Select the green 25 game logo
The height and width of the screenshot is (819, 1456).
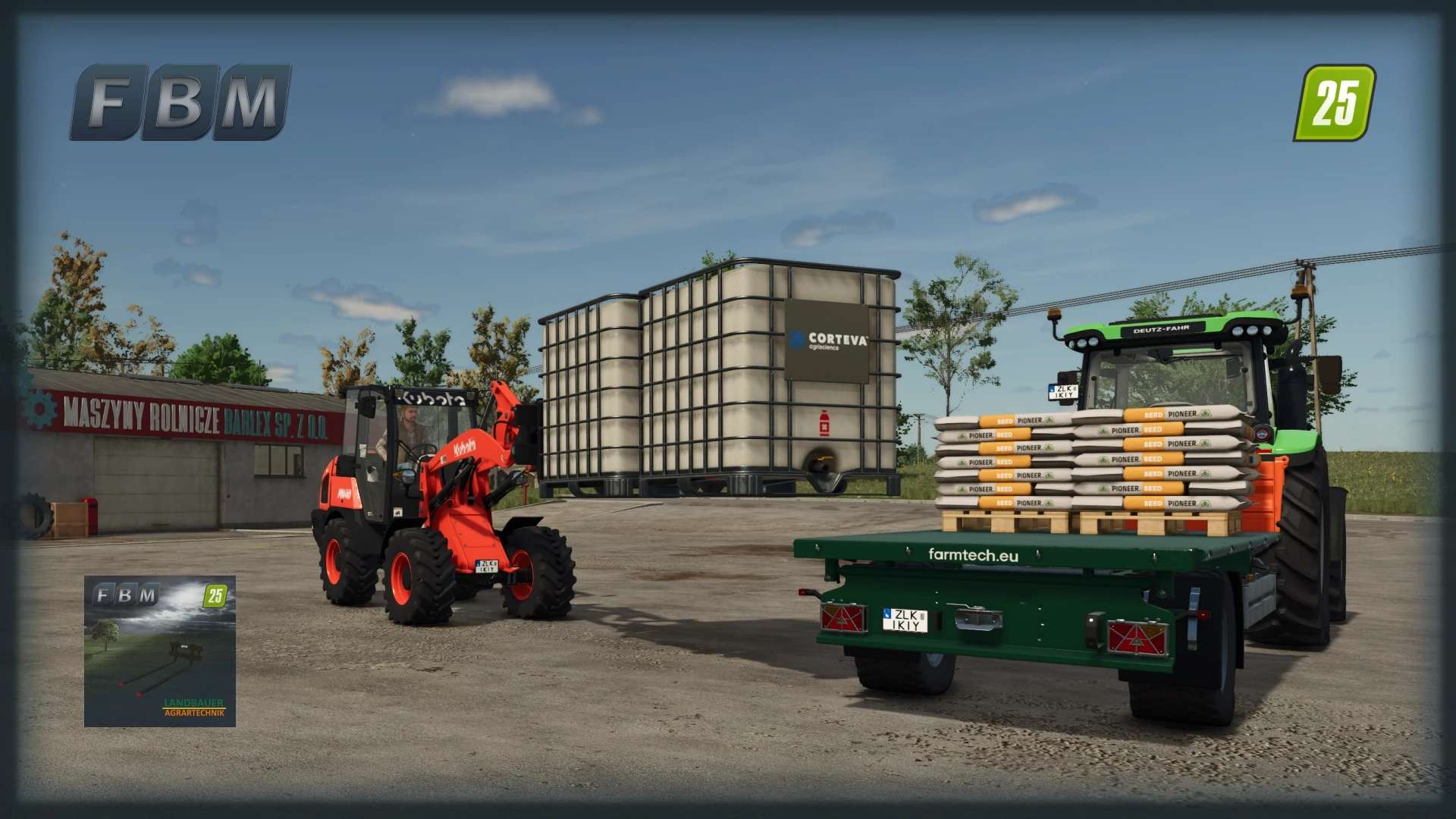(x=1333, y=103)
